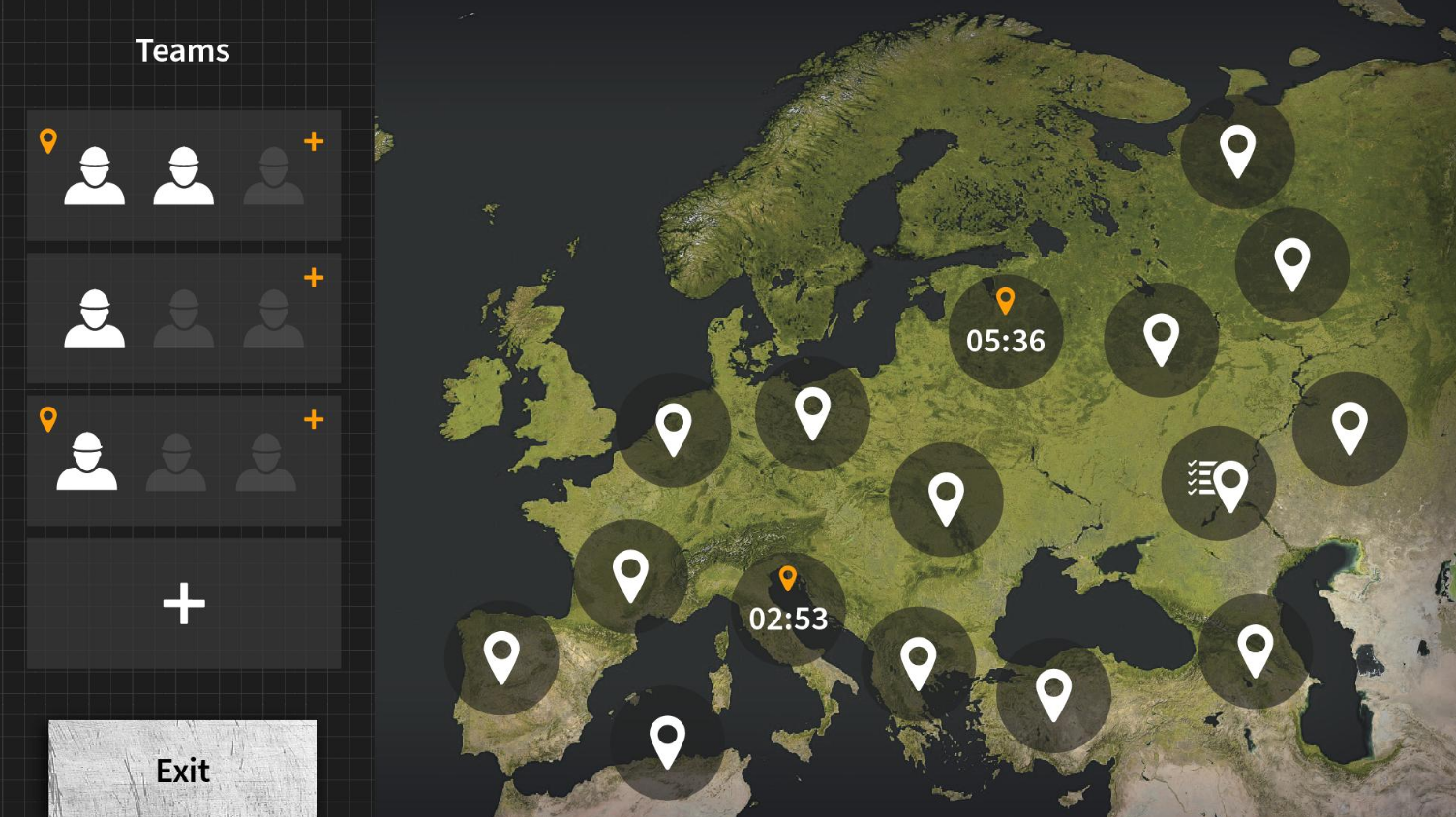Add a worker to the two-member team
The image size is (1456, 817).
[314, 142]
